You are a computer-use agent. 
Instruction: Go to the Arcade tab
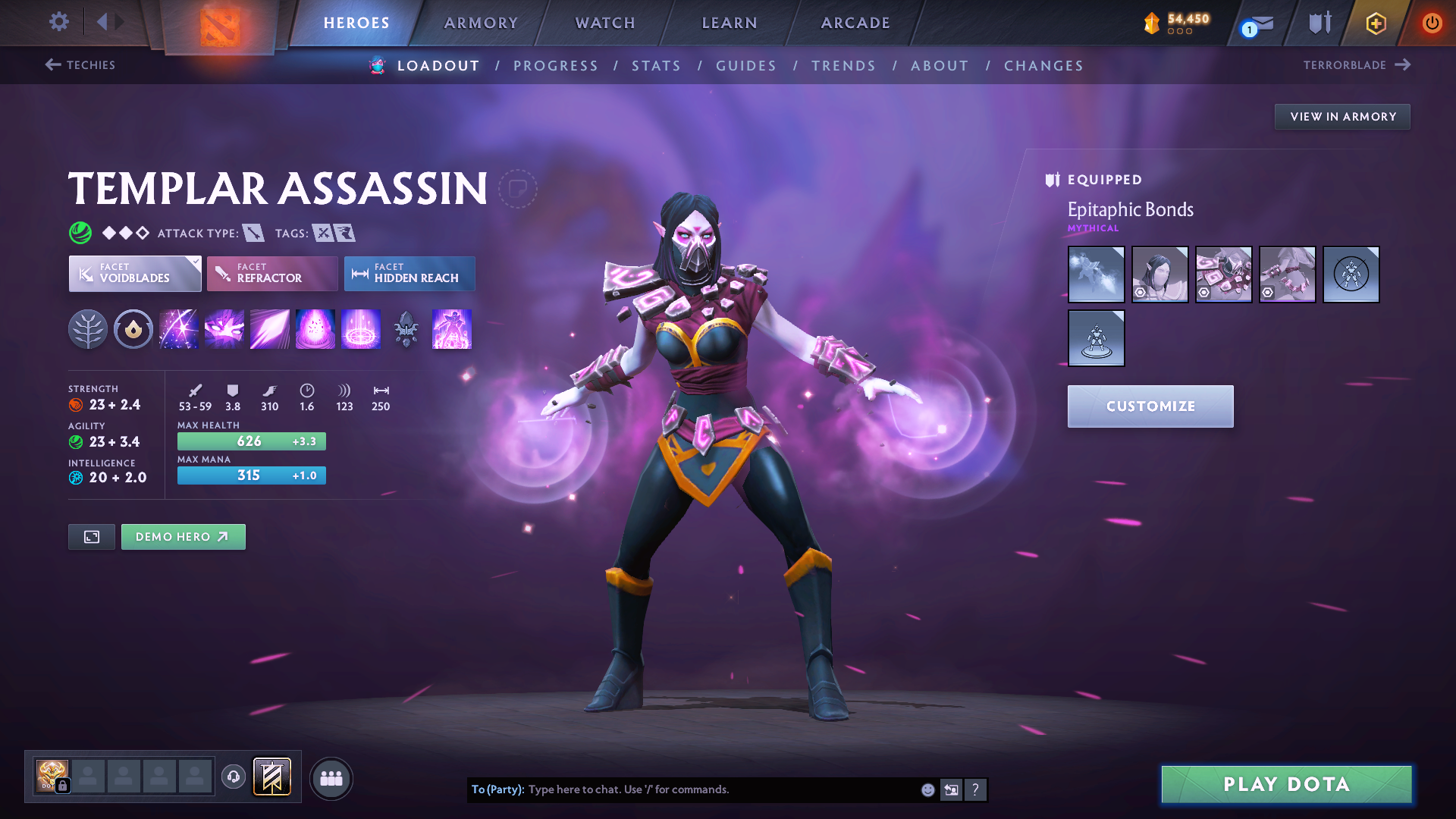(855, 23)
